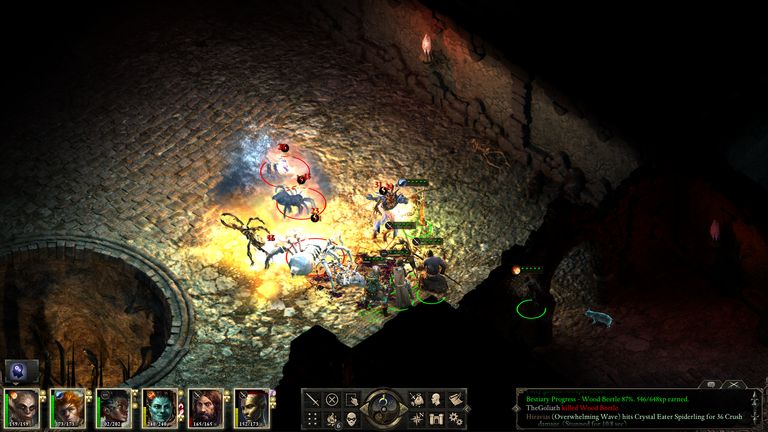
Task: Click the central game speed dial
Action: pos(384,407)
